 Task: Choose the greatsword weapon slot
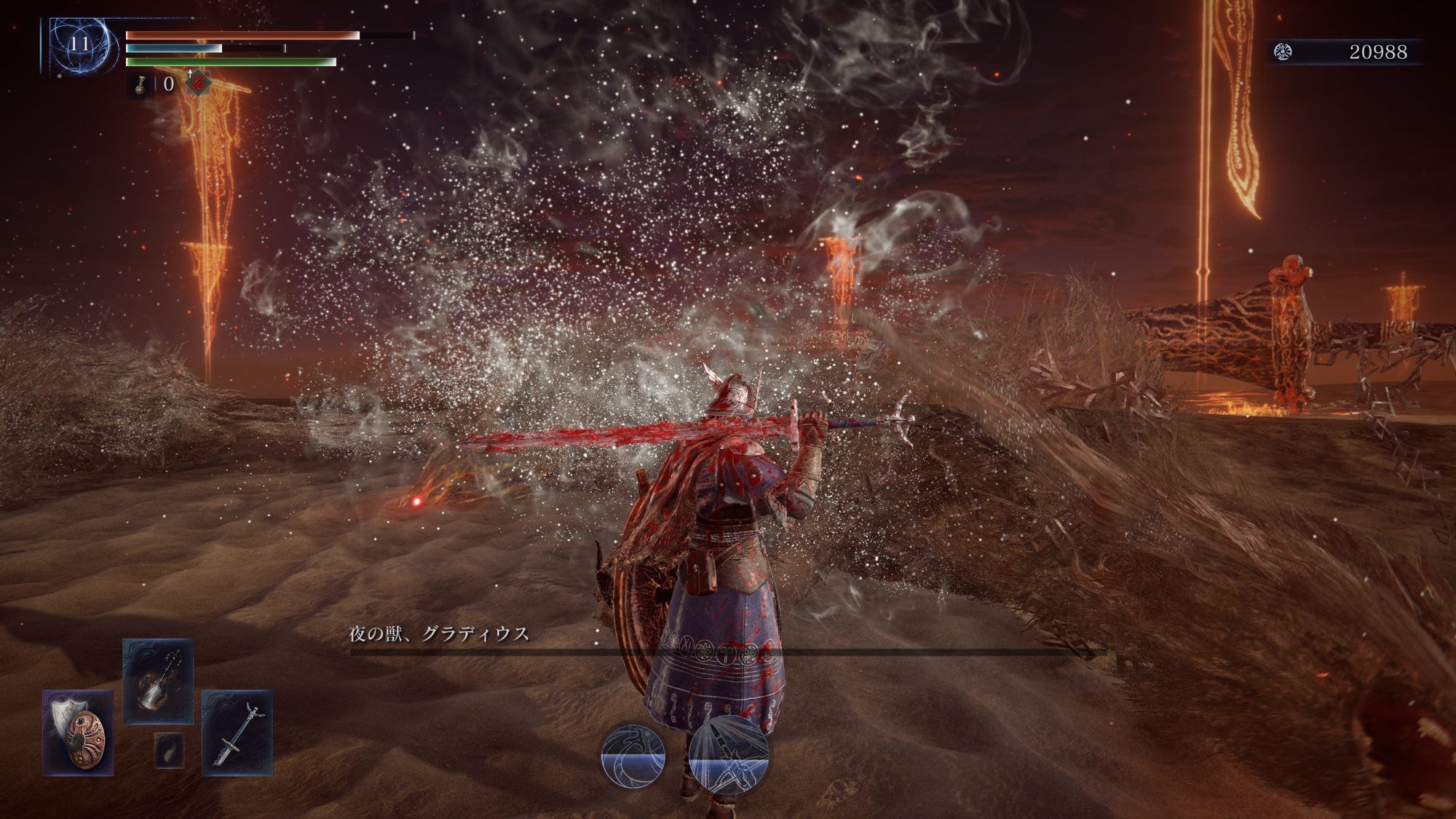[237, 732]
